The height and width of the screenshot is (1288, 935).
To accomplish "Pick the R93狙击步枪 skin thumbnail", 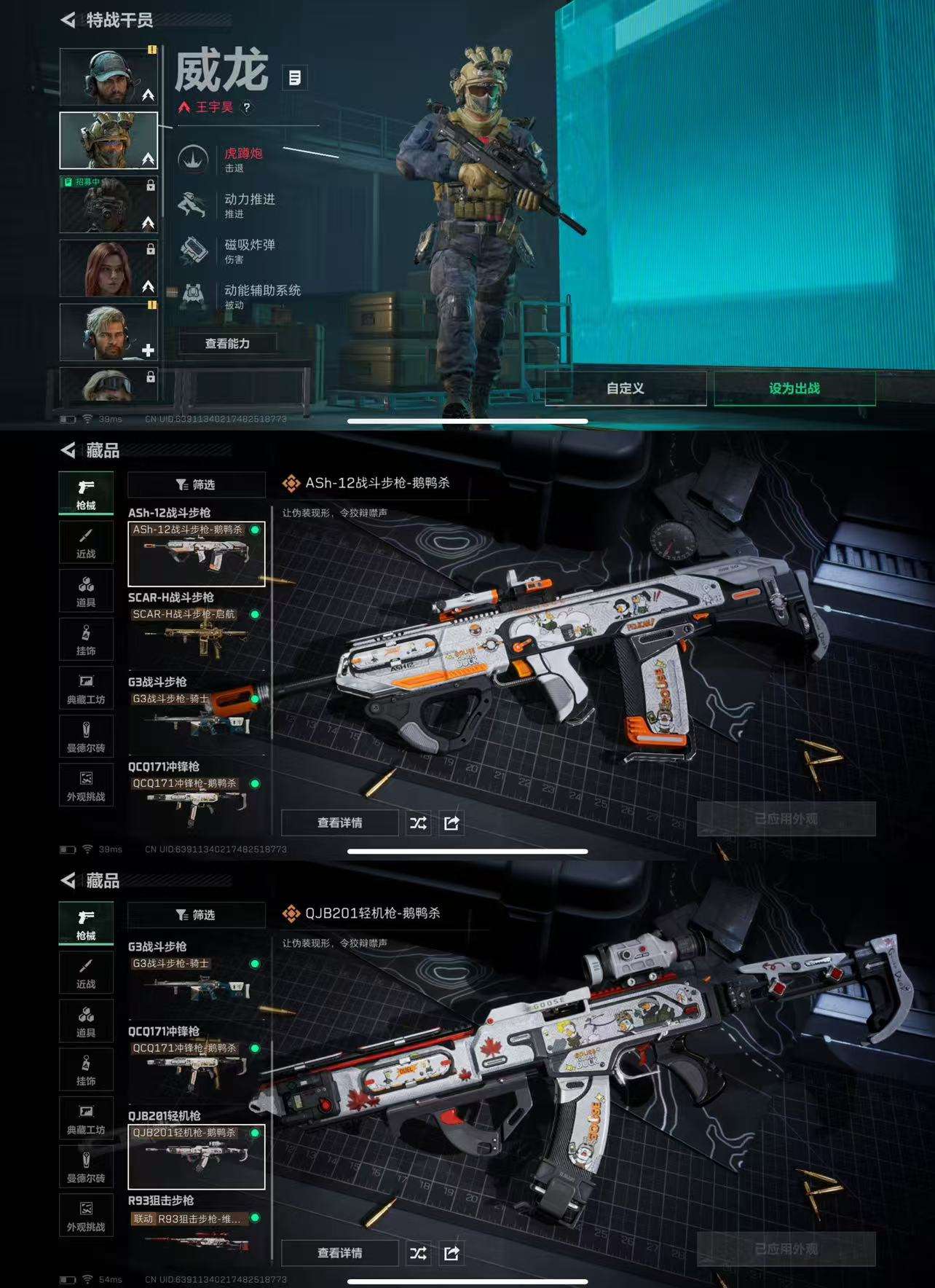I will point(196,1237).
